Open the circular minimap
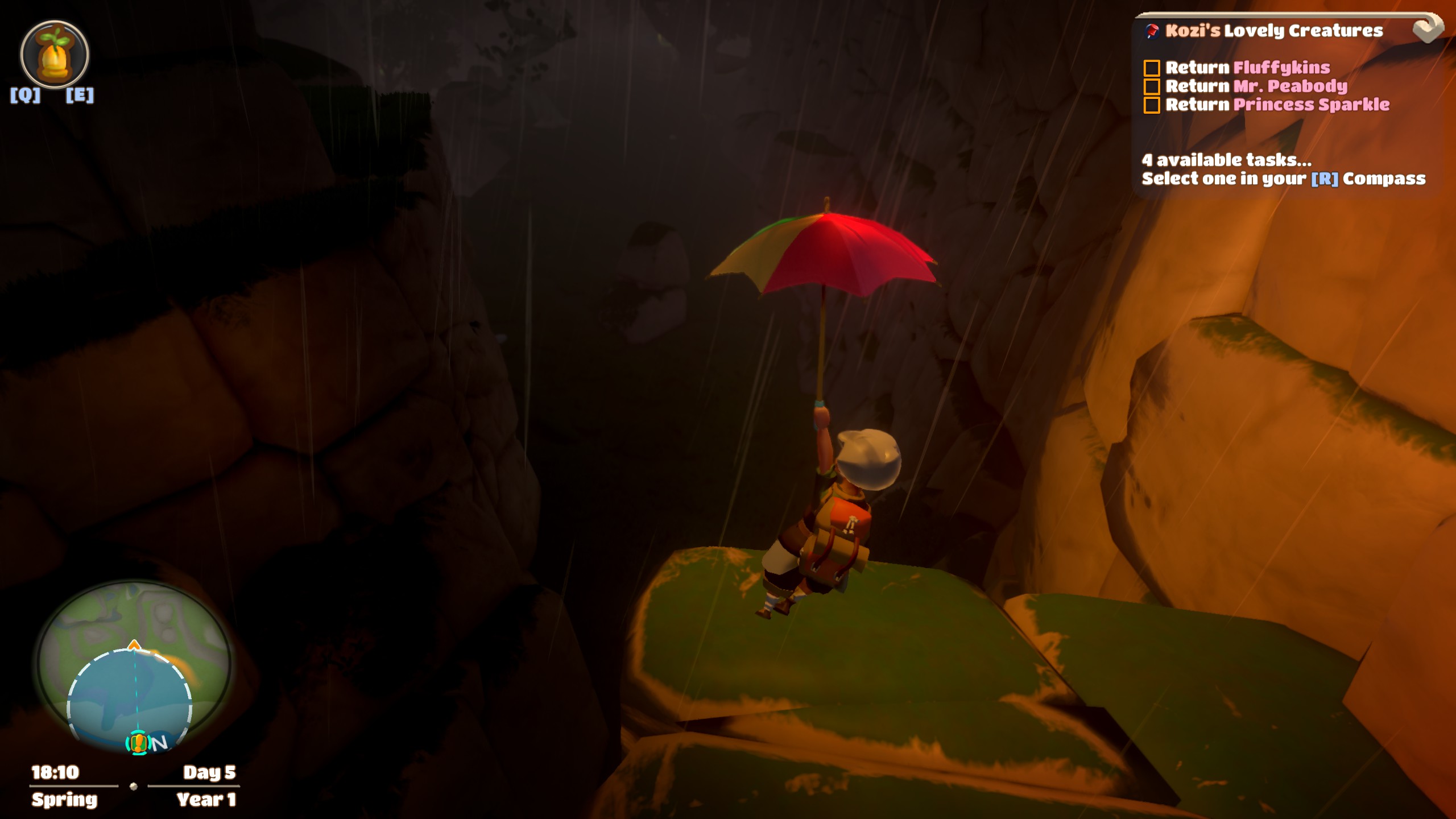Image resolution: width=1456 pixels, height=819 pixels. click(x=134, y=665)
